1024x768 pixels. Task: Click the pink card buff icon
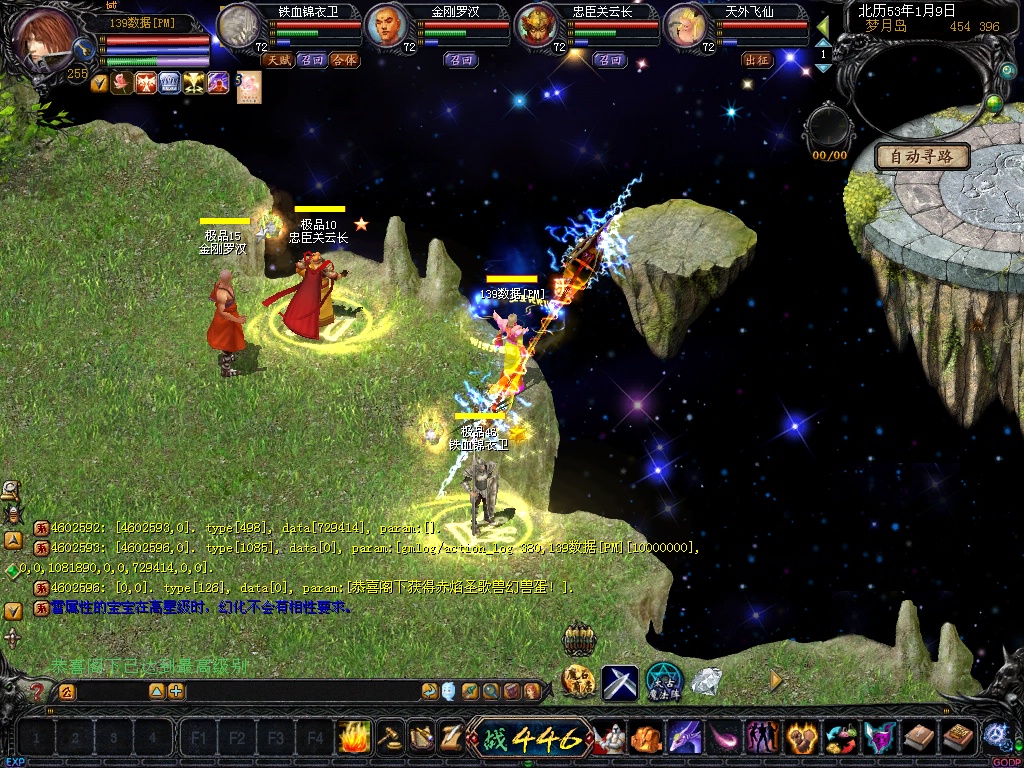coord(249,87)
